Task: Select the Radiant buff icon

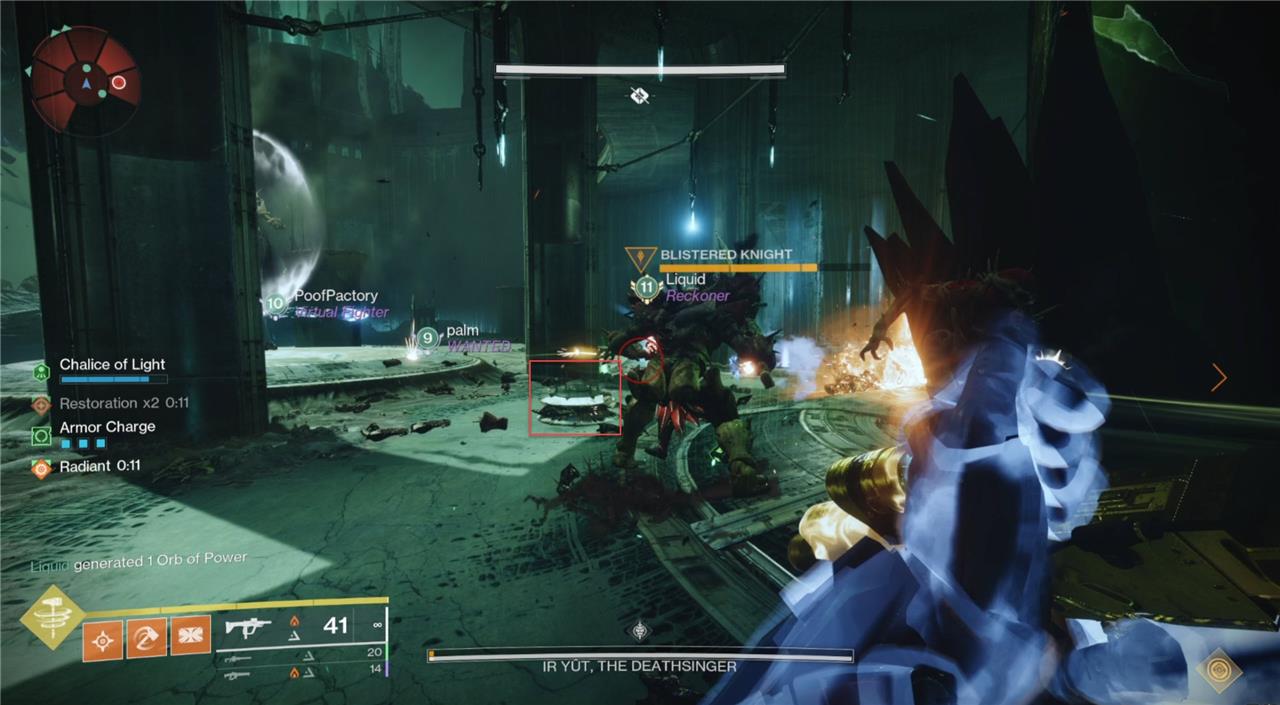Action: click(x=41, y=467)
